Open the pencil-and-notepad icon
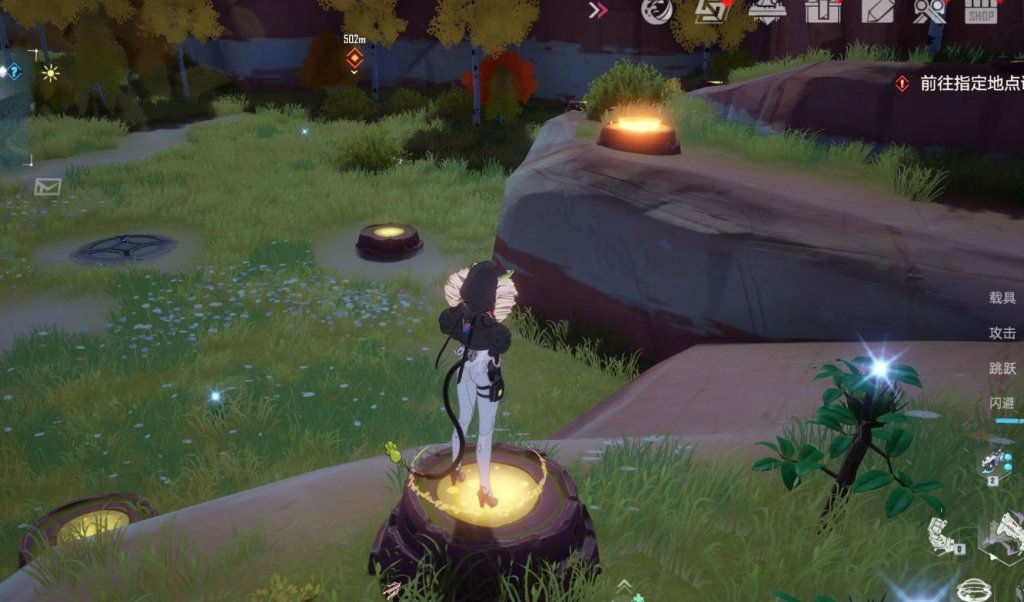 click(877, 11)
